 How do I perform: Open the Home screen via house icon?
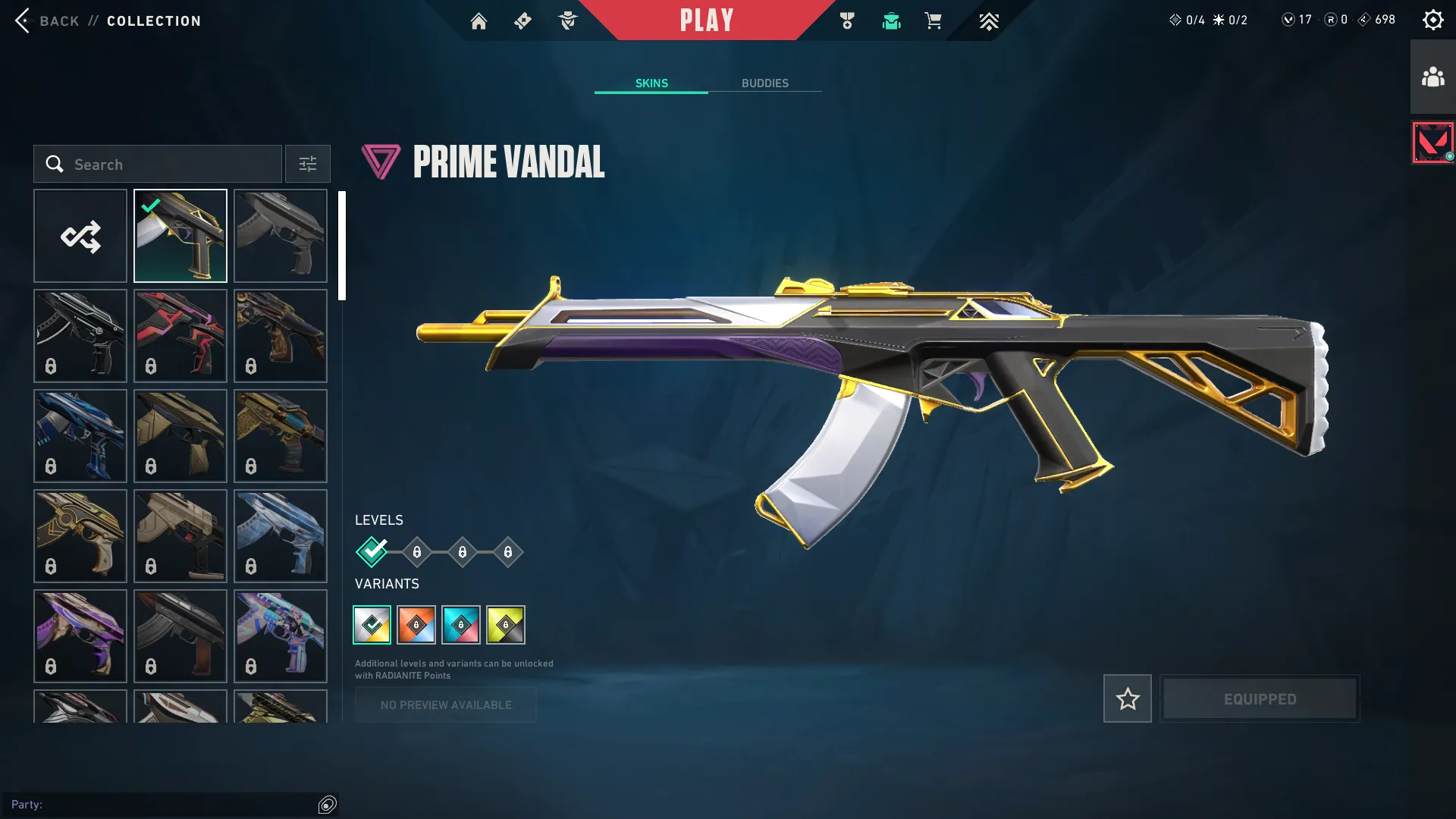point(479,20)
